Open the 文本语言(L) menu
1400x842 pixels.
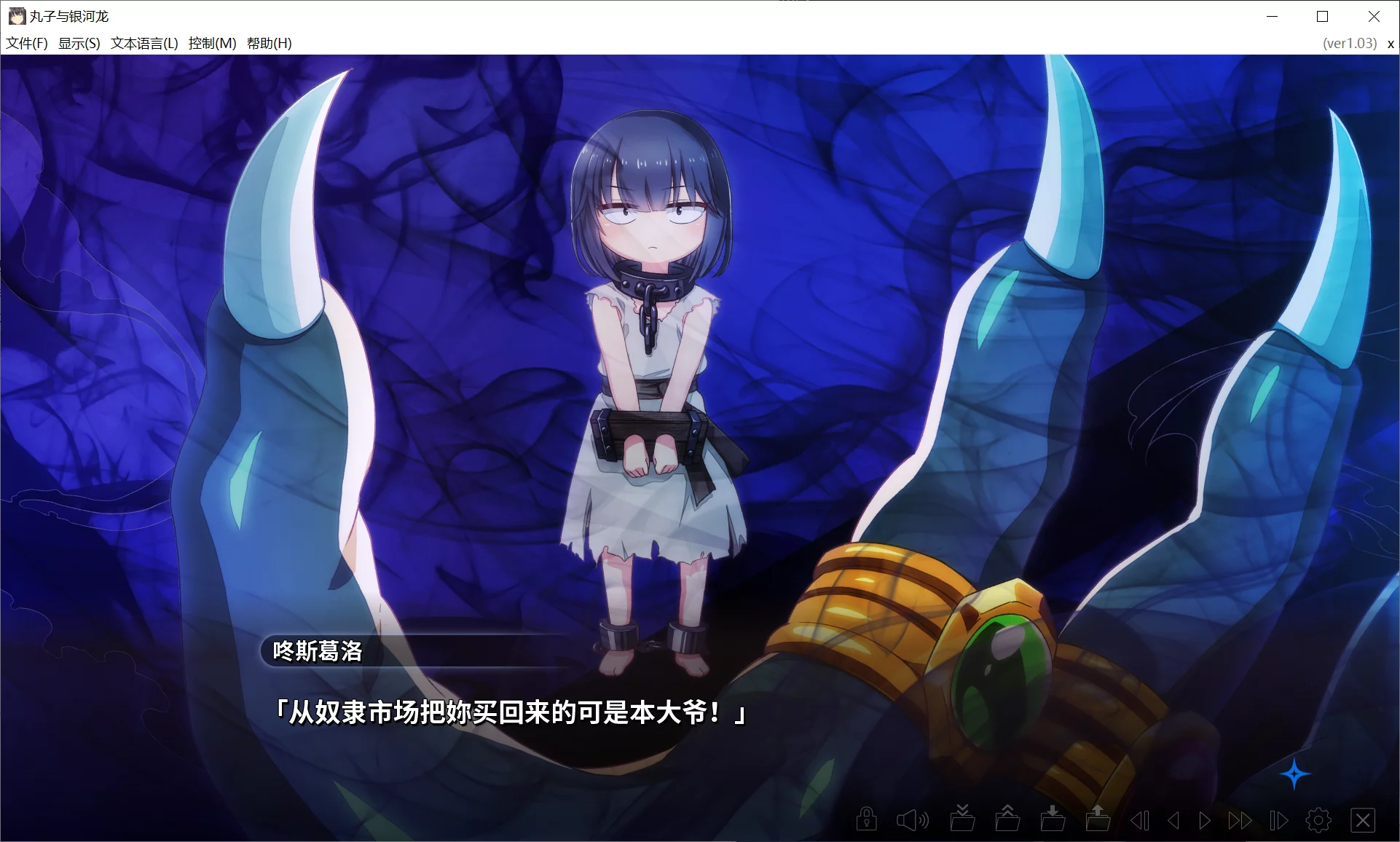(x=144, y=43)
